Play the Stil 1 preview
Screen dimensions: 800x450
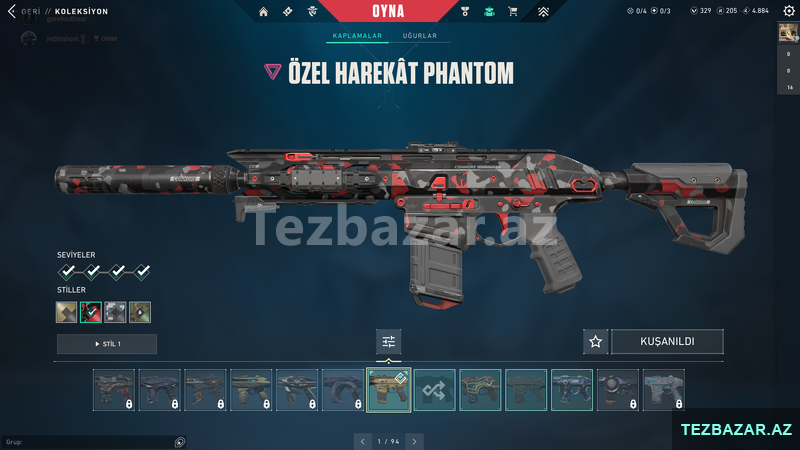pyautogui.click(x=107, y=344)
